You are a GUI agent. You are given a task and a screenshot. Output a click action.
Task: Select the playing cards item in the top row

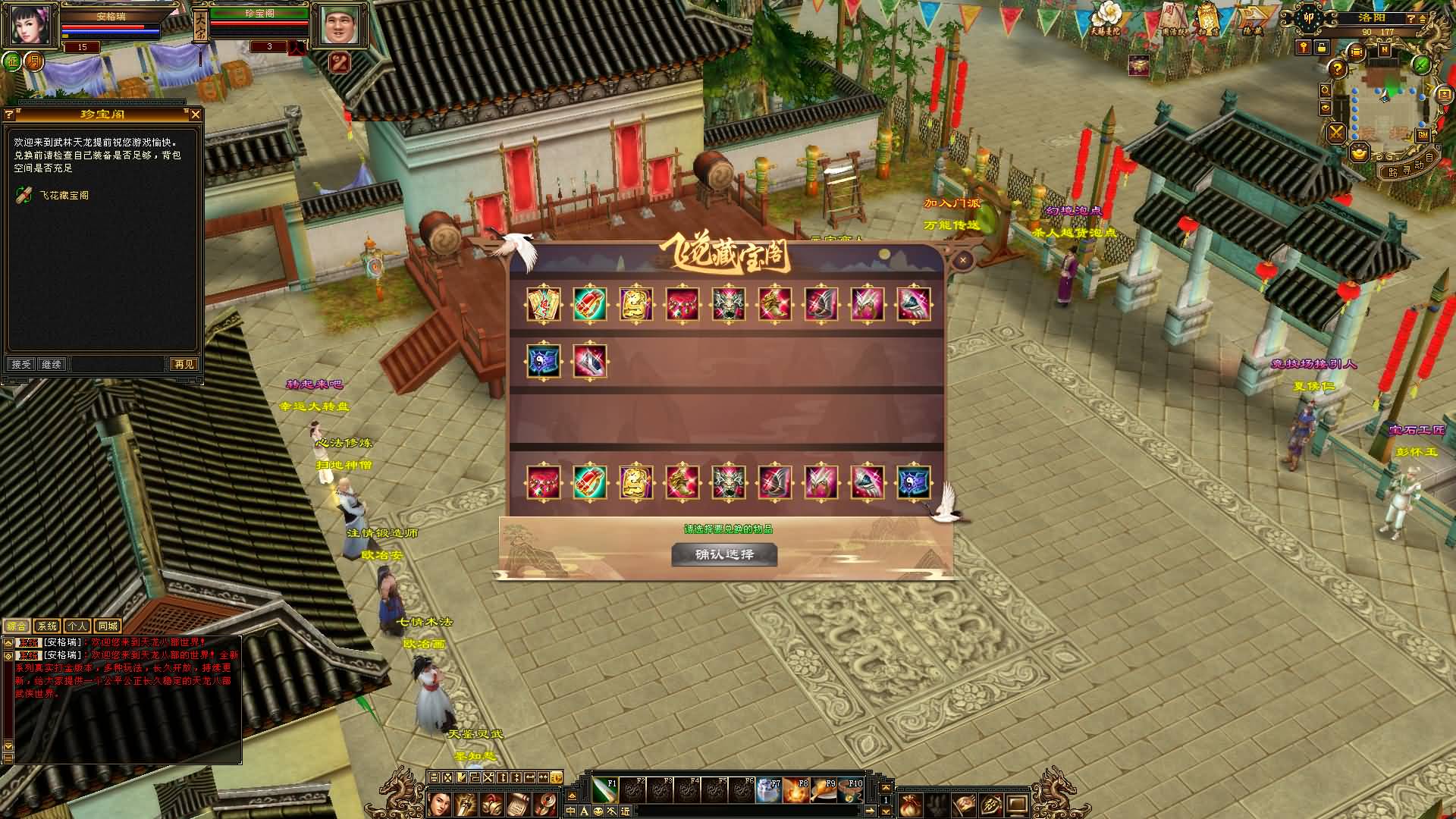544,304
